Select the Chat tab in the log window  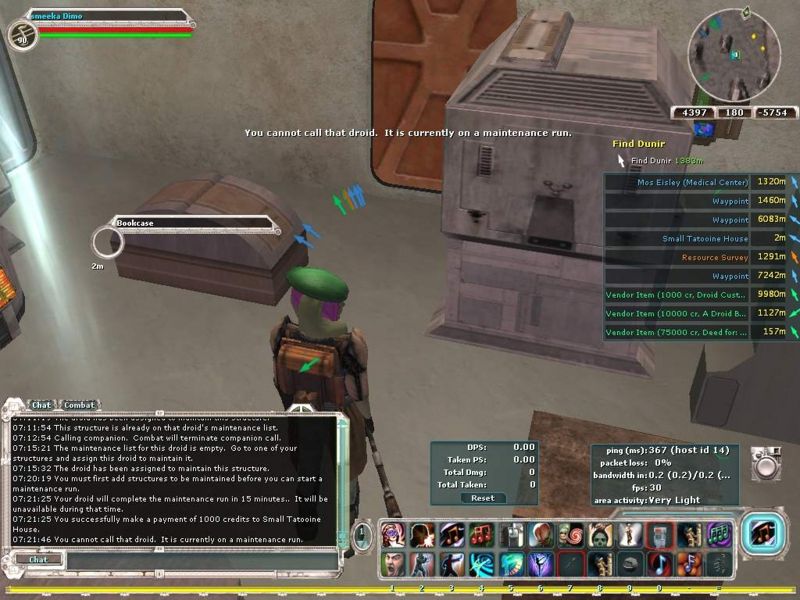40,405
